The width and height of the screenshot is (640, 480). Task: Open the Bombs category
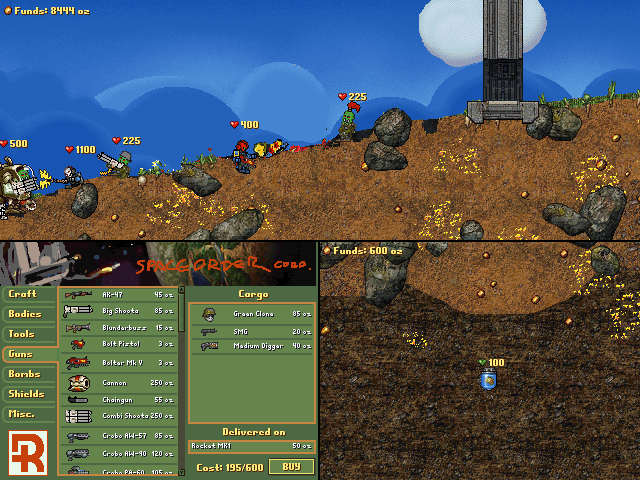26,374
